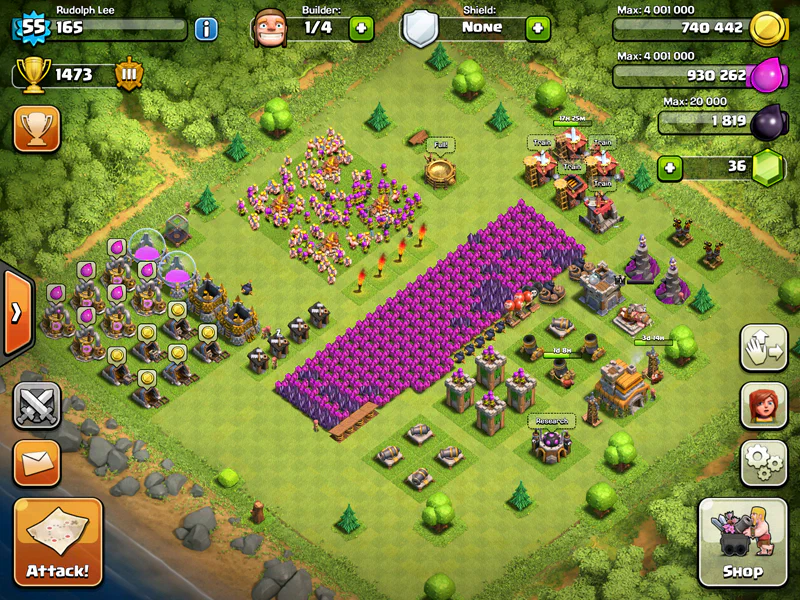The image size is (800, 600).
Task: Buy a shield using green plus
Action: click(x=537, y=27)
